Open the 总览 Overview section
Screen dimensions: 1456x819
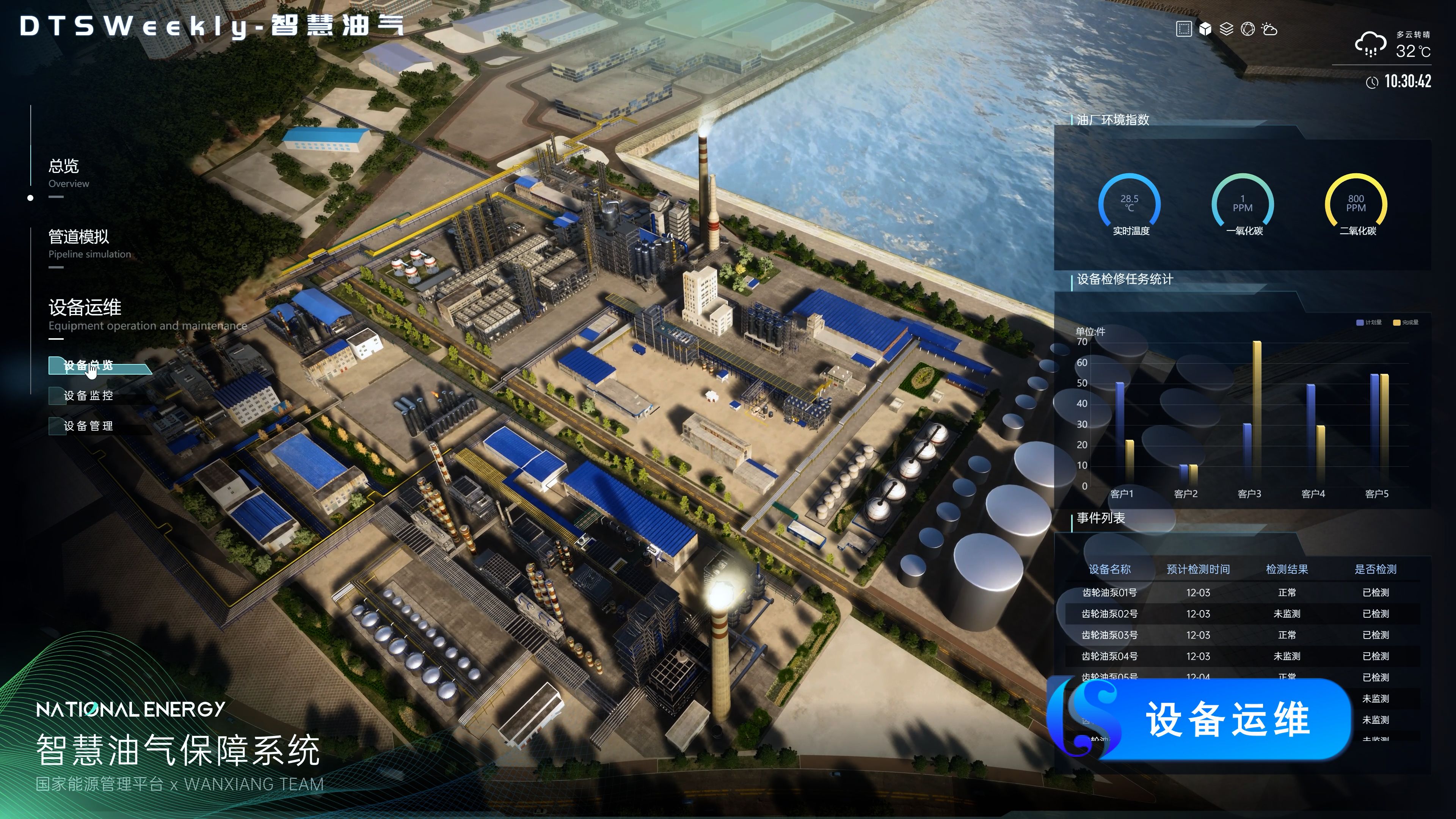(64, 167)
